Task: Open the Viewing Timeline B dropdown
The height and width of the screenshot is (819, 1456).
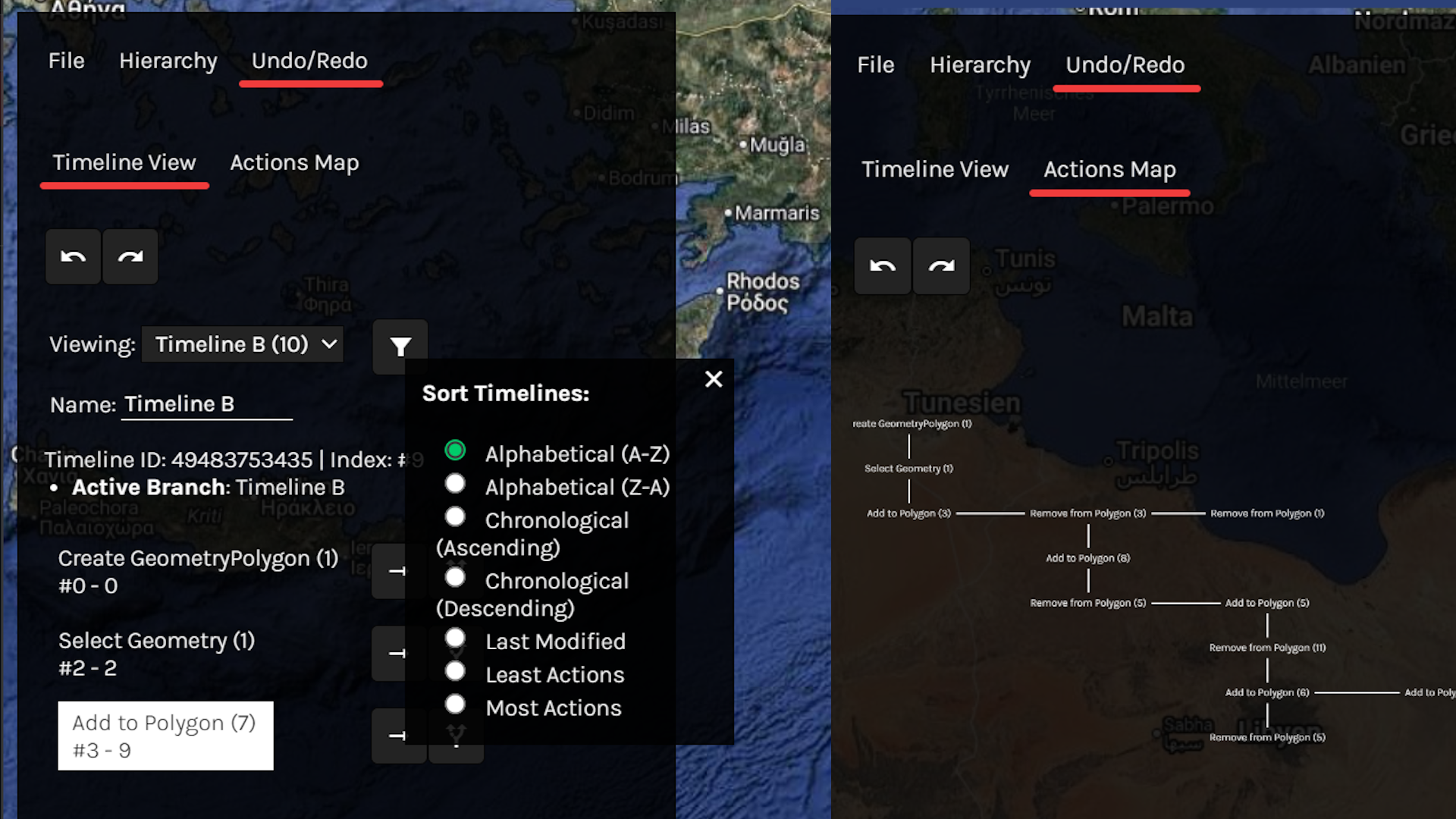Action: click(x=243, y=344)
